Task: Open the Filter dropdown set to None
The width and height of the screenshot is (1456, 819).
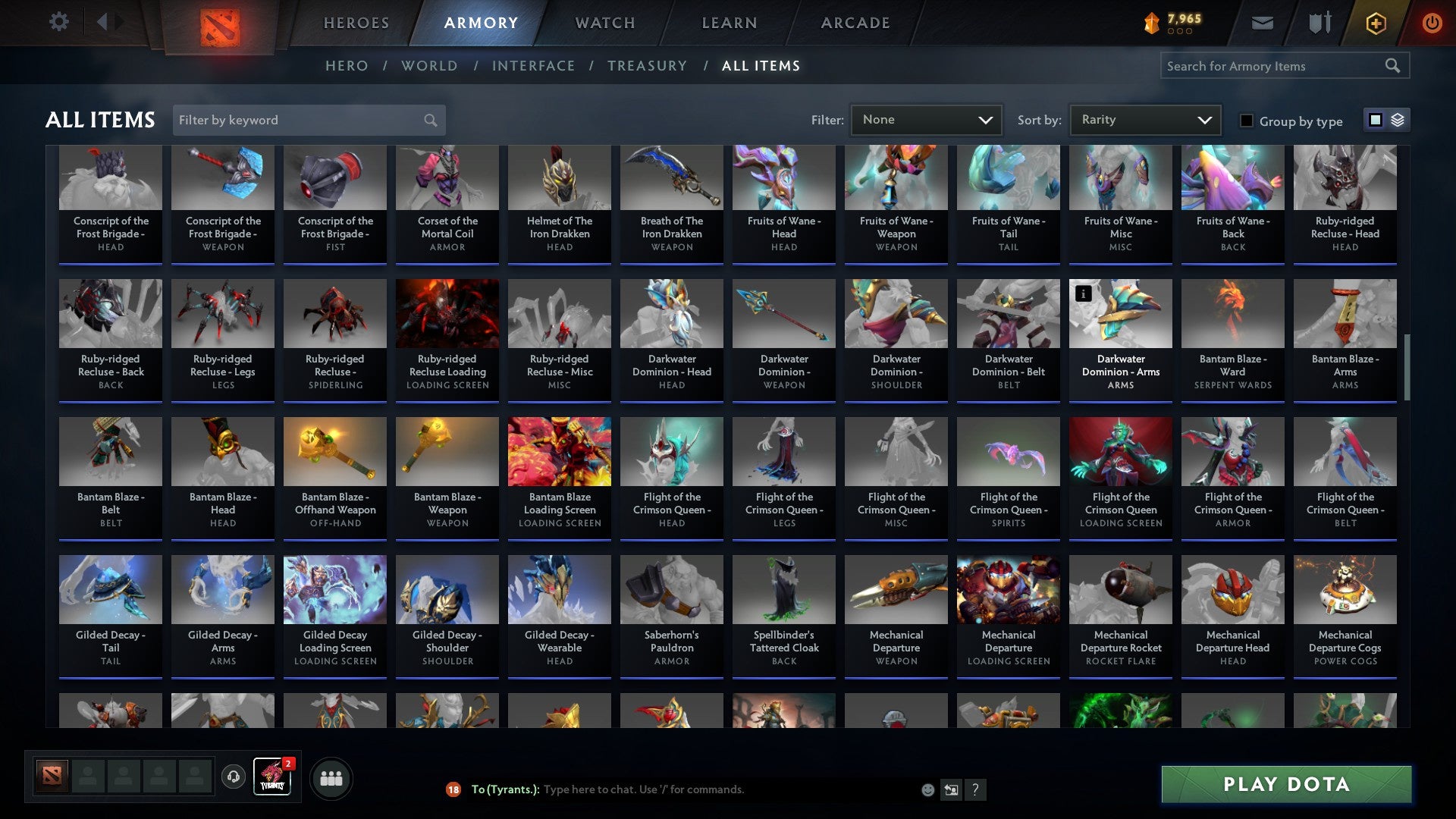Action: point(926,119)
